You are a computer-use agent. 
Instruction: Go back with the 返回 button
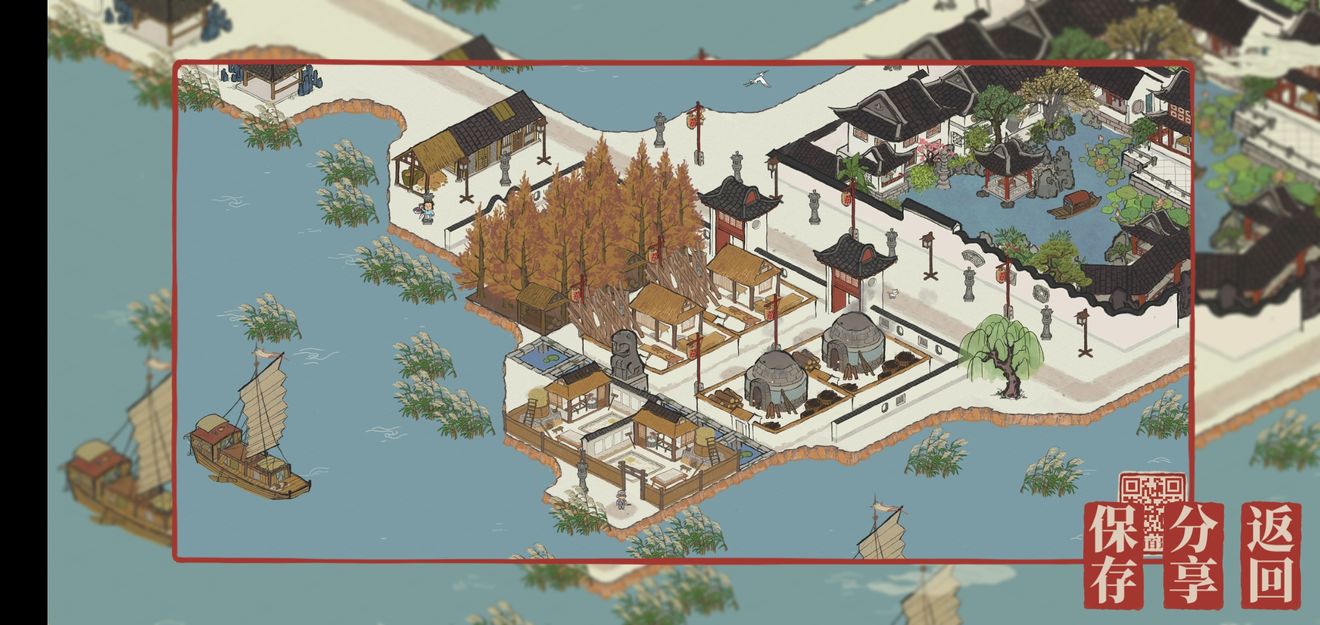pos(1271,555)
